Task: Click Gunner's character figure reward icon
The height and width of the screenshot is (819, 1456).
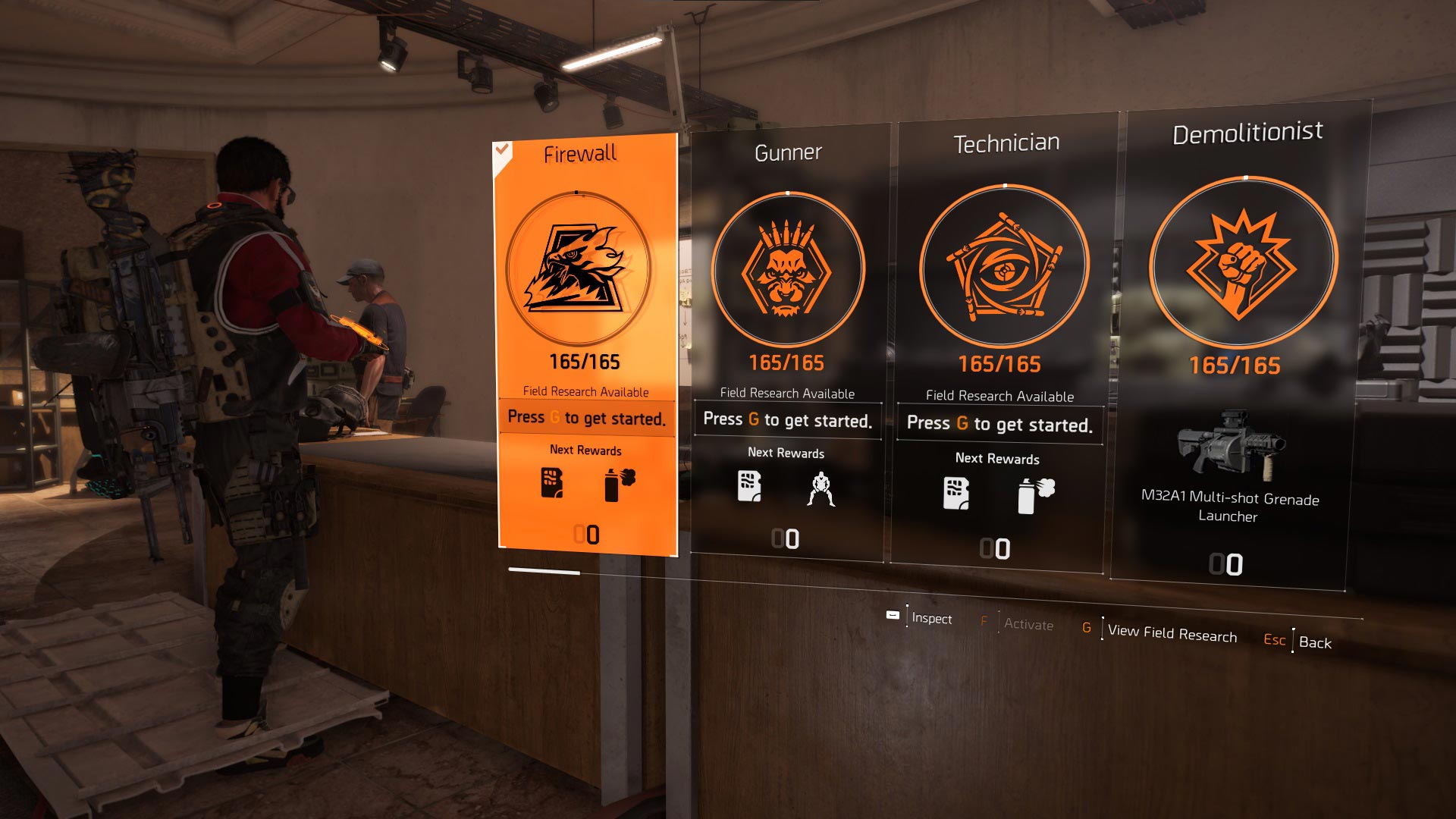Action: 821,489
